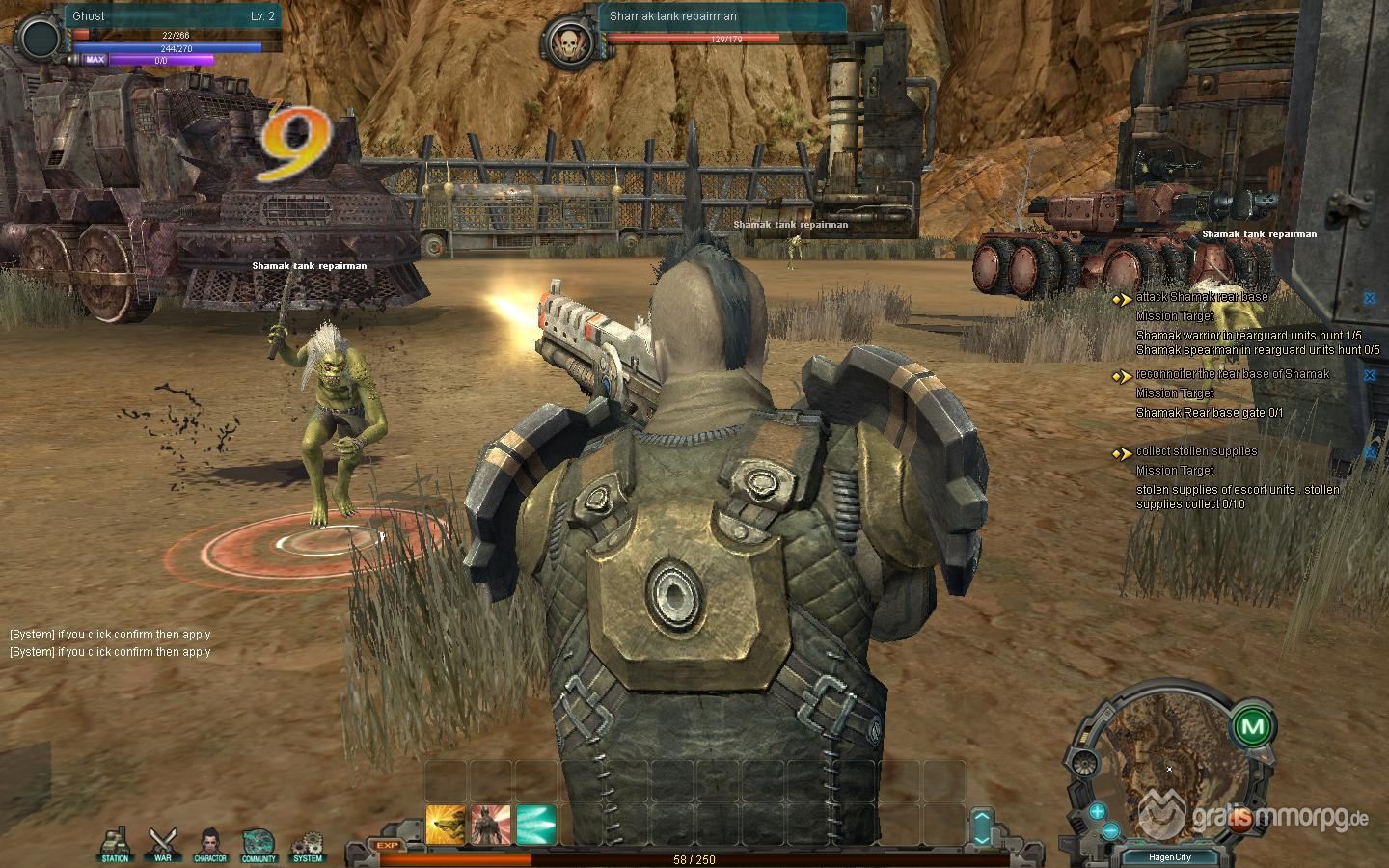Activate the red standing-figure skill

click(490, 825)
